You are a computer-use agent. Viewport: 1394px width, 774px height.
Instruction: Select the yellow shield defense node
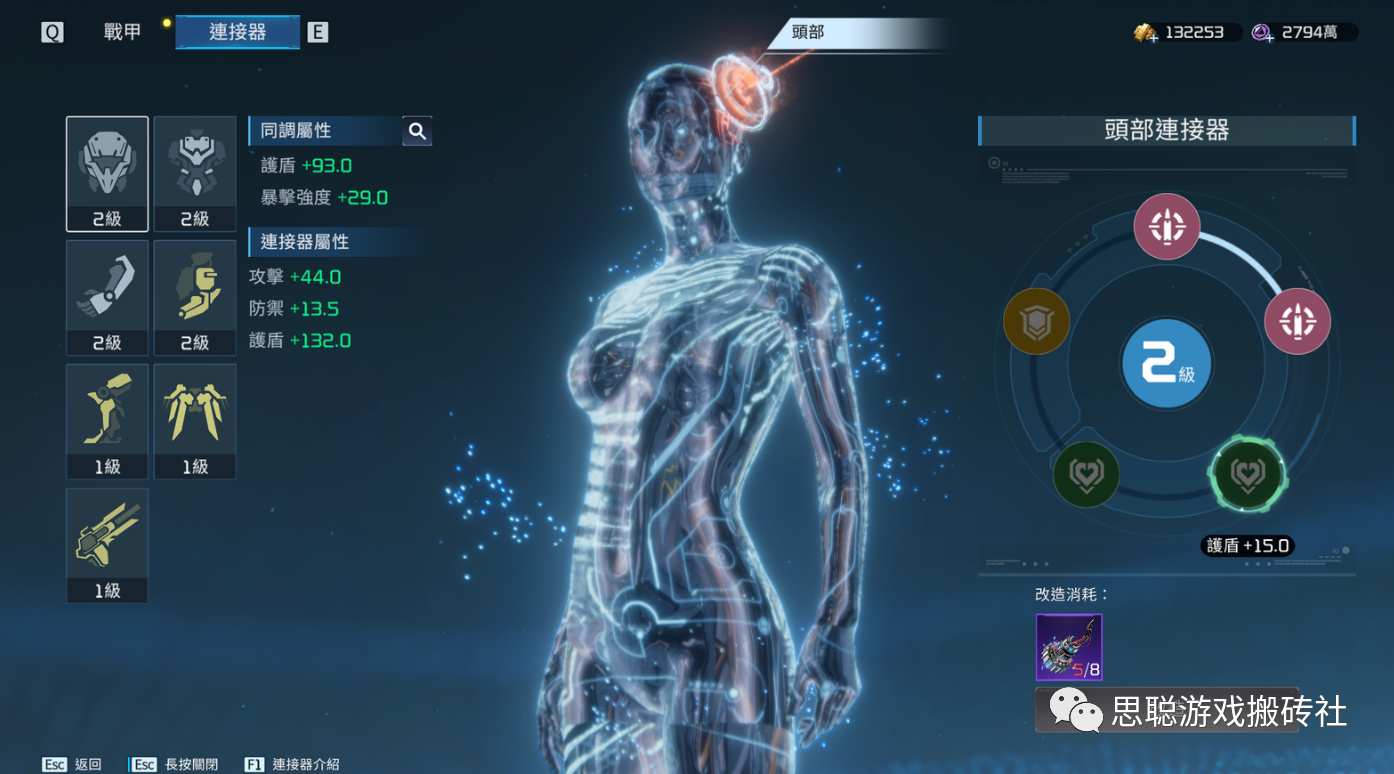point(1036,321)
